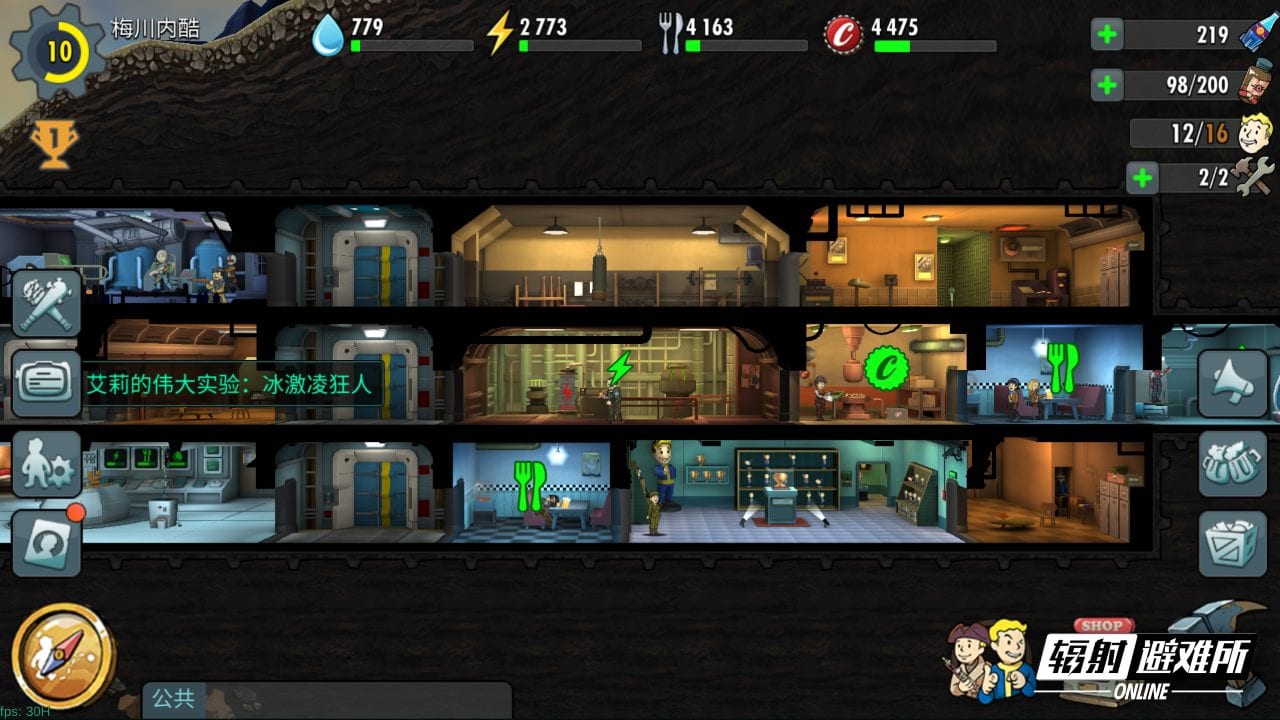The height and width of the screenshot is (720, 1280).
Task: Open the dweller management gear button
Action: pyautogui.click(x=47, y=464)
